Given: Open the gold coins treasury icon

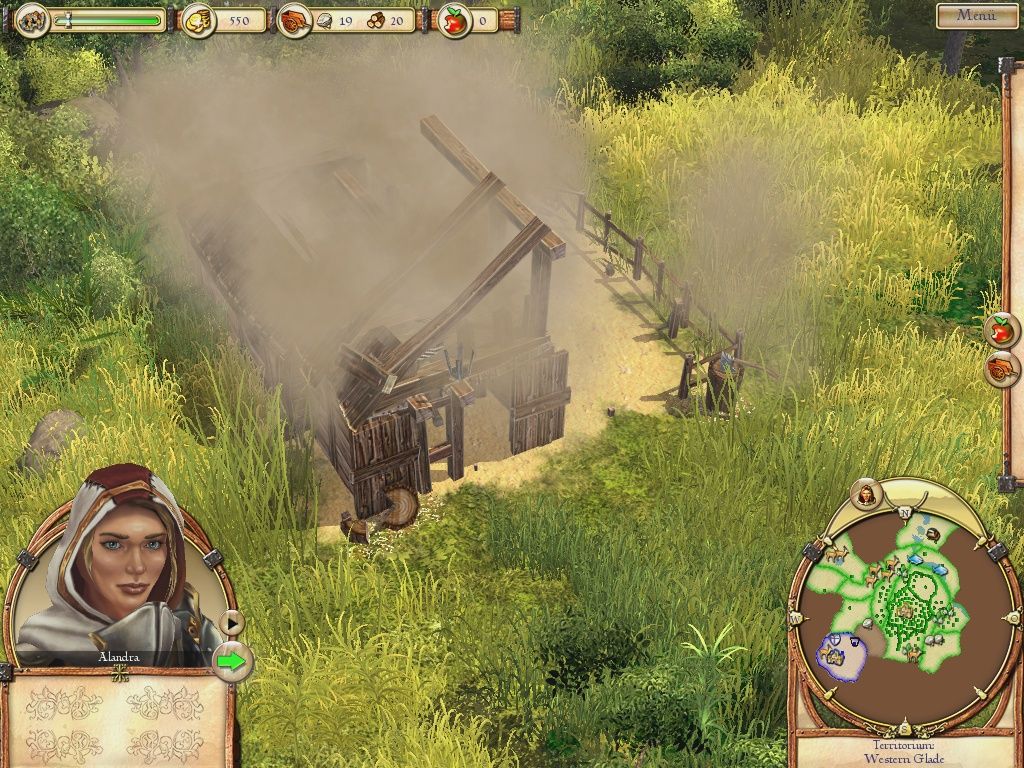Looking at the screenshot, I should pos(197,19).
